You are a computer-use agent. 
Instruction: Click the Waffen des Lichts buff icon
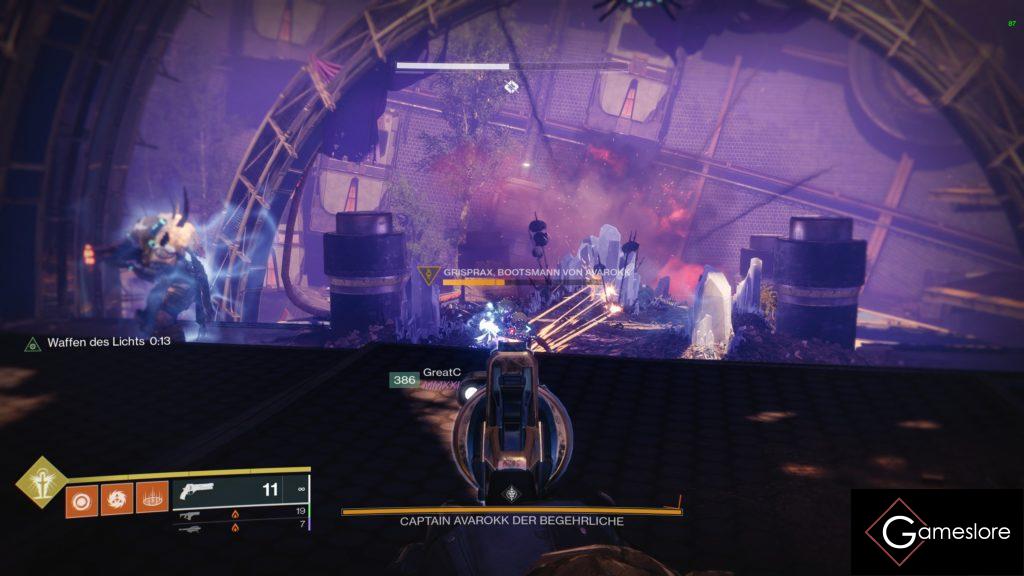coord(33,343)
